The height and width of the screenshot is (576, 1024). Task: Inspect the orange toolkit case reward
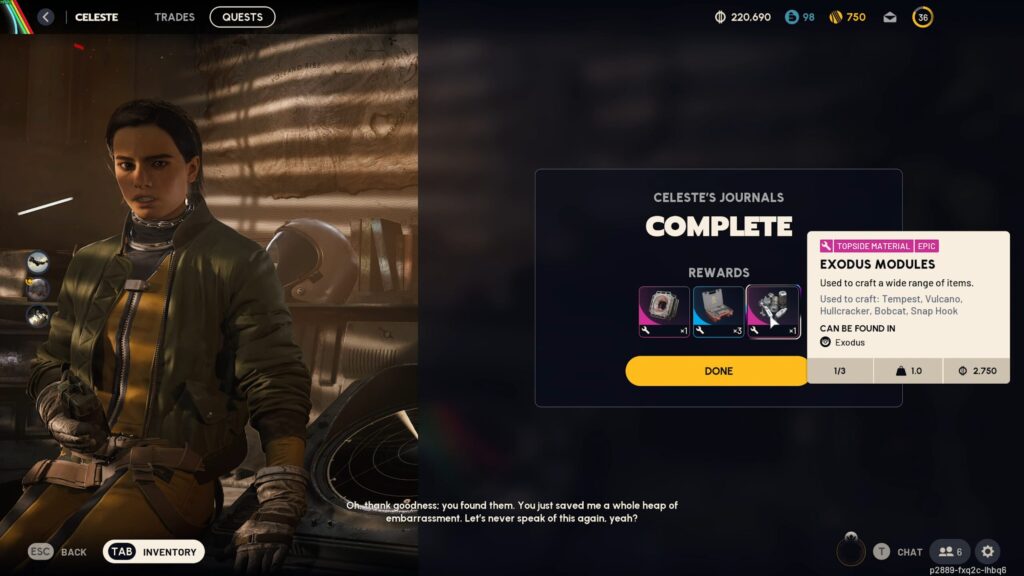[719, 311]
